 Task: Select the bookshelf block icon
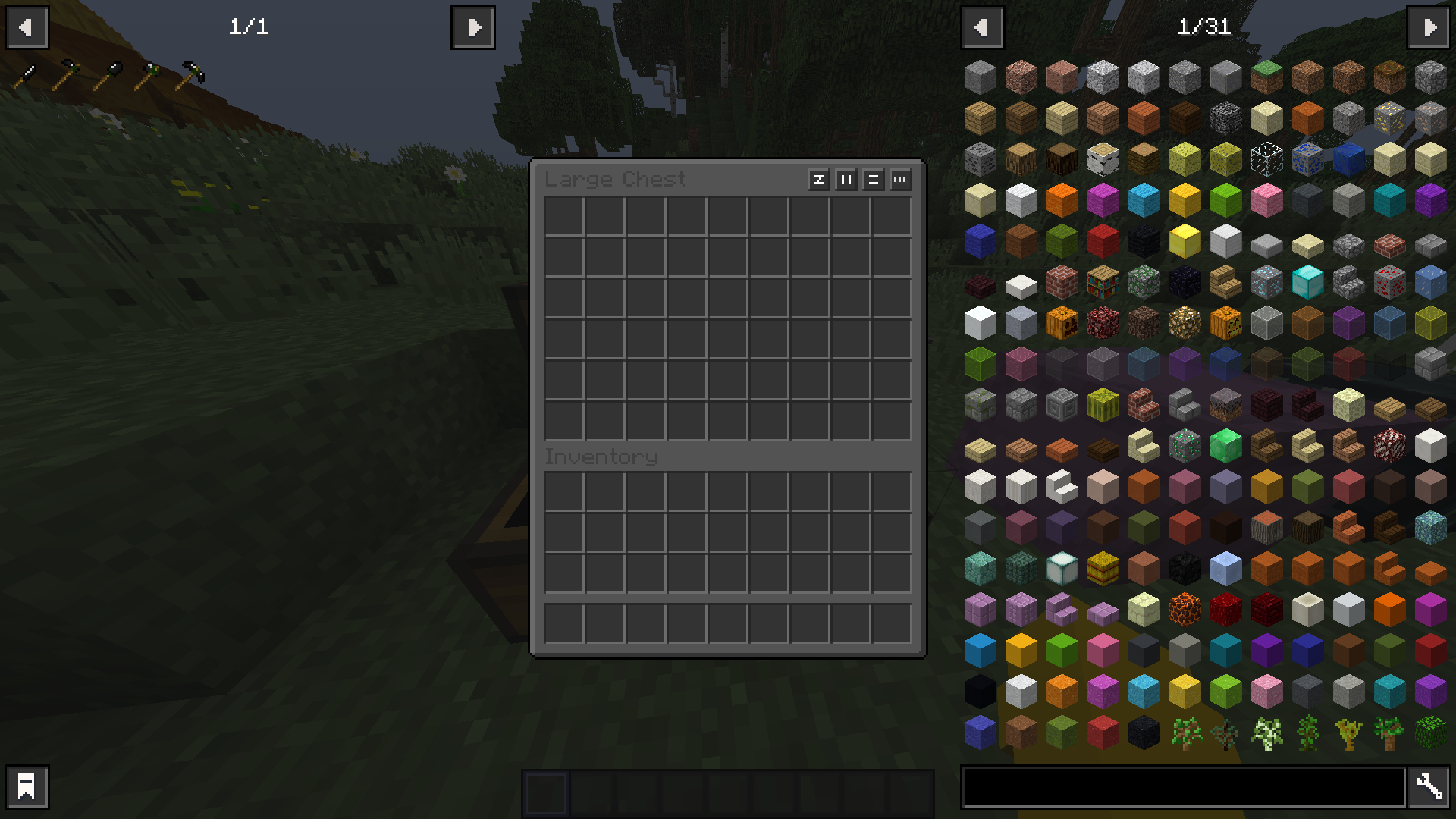(x=1103, y=284)
